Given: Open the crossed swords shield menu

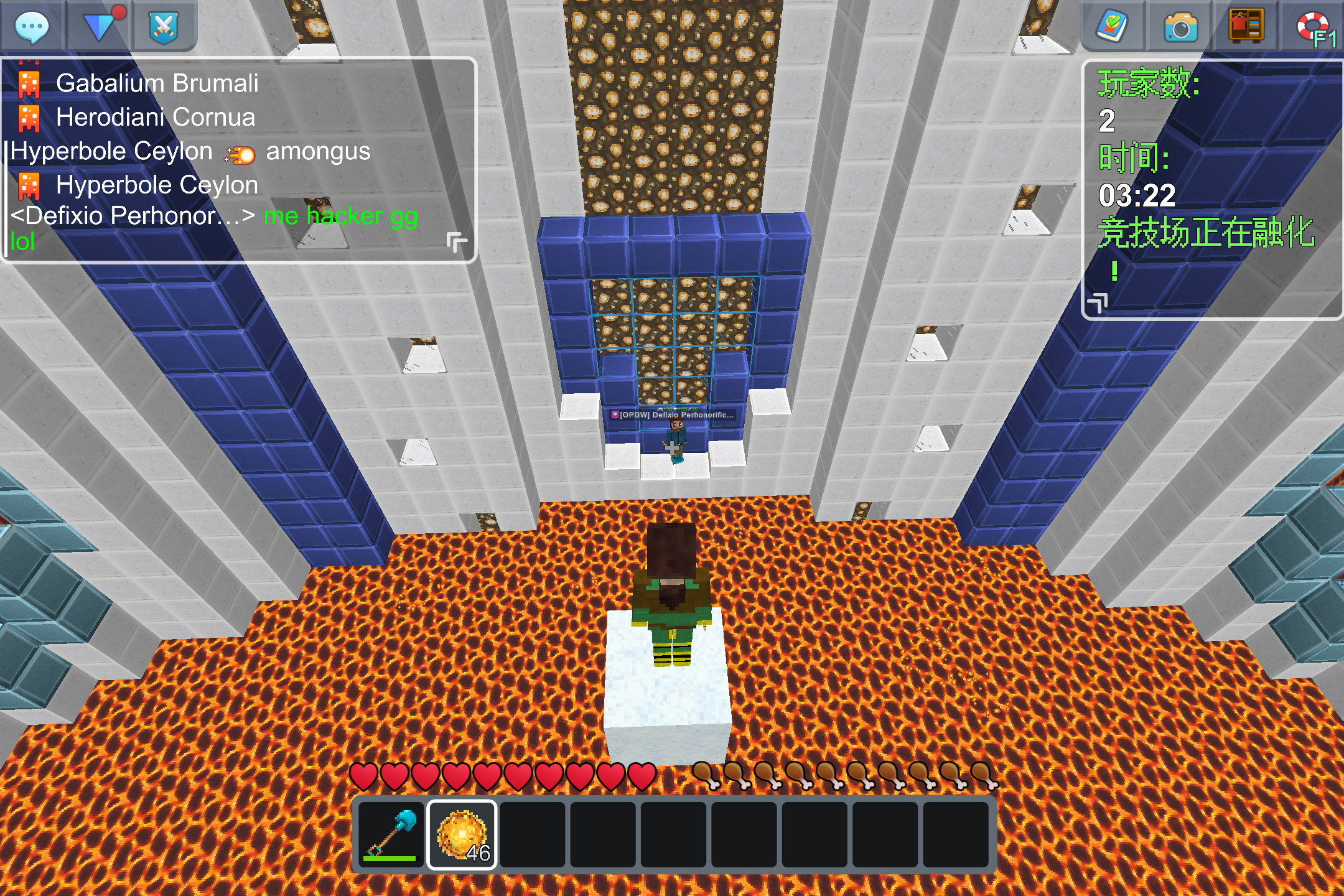Looking at the screenshot, I should coord(164,27).
